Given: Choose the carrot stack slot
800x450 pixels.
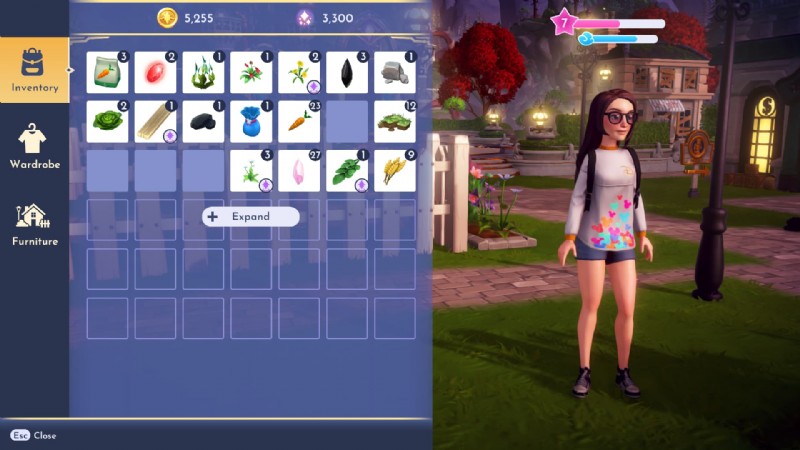Looking at the screenshot, I should 299,121.
